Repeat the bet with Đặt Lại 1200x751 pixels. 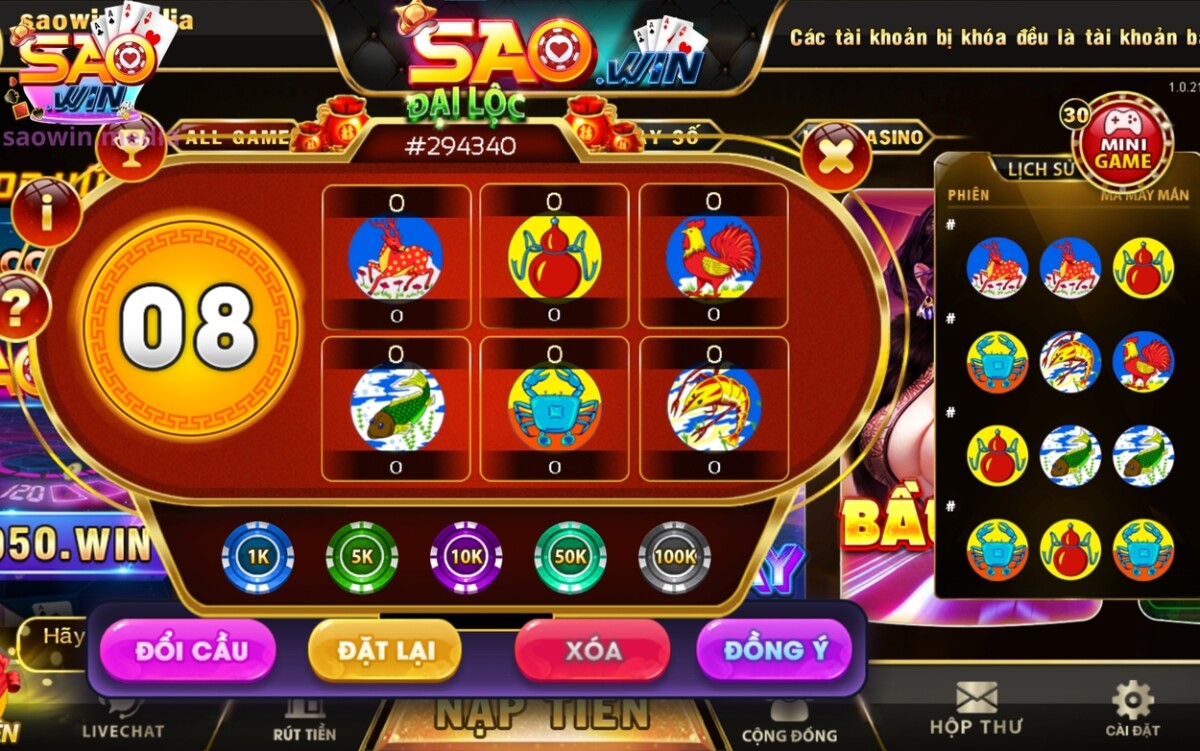tap(385, 650)
